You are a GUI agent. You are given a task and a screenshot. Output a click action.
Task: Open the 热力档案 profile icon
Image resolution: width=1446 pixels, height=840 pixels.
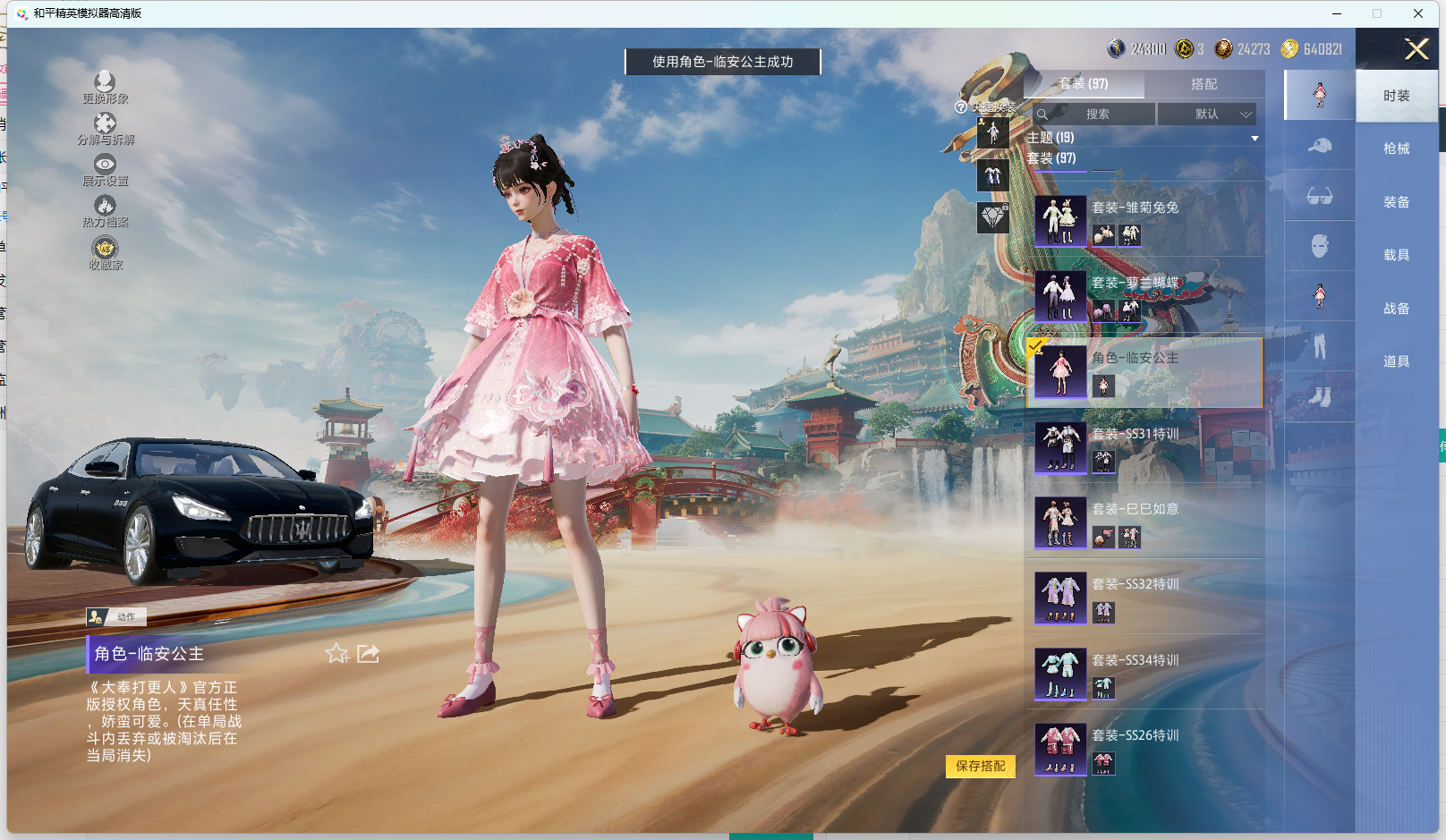pyautogui.click(x=105, y=210)
